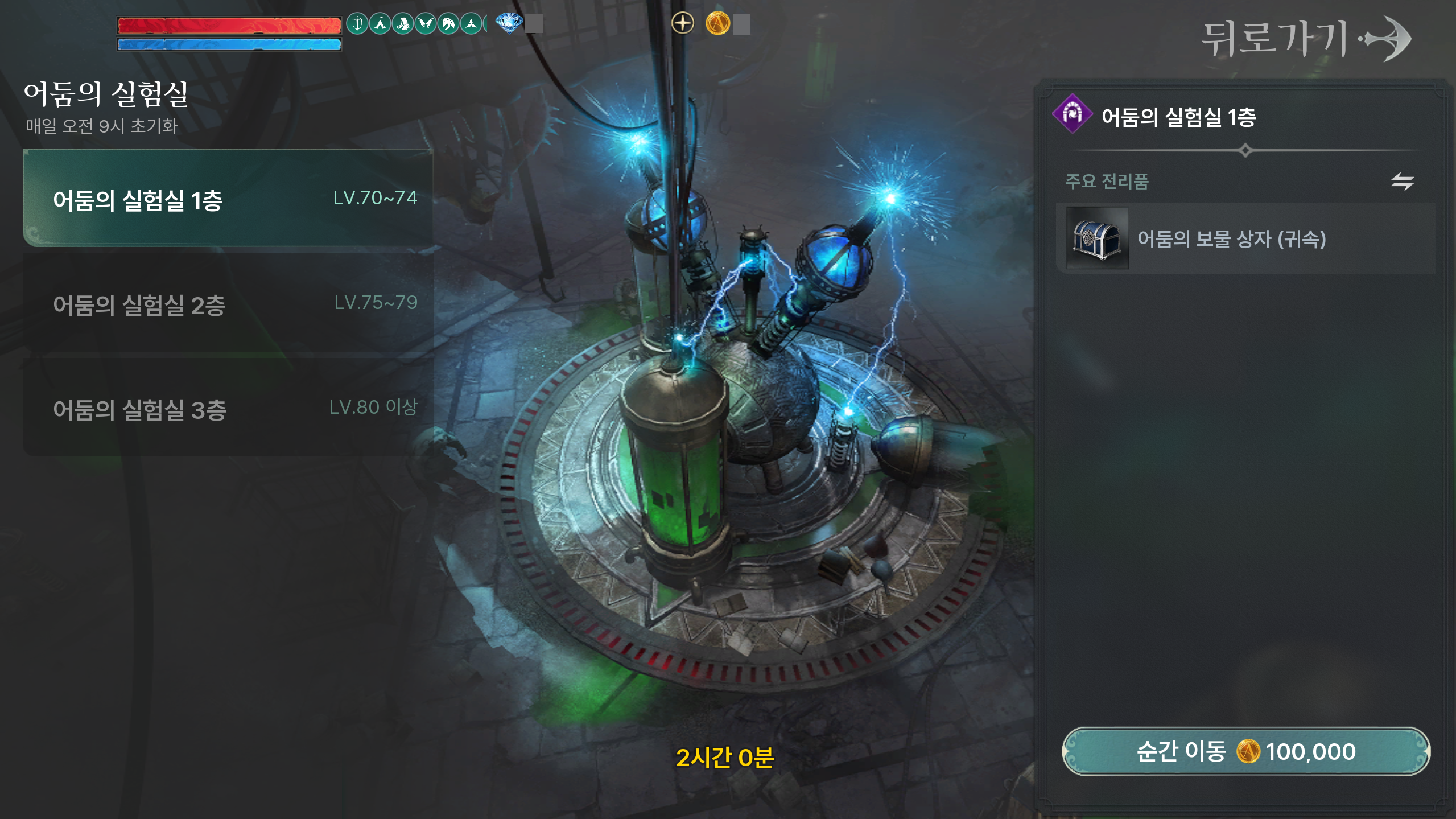Select the tent buff icon

click(380, 24)
